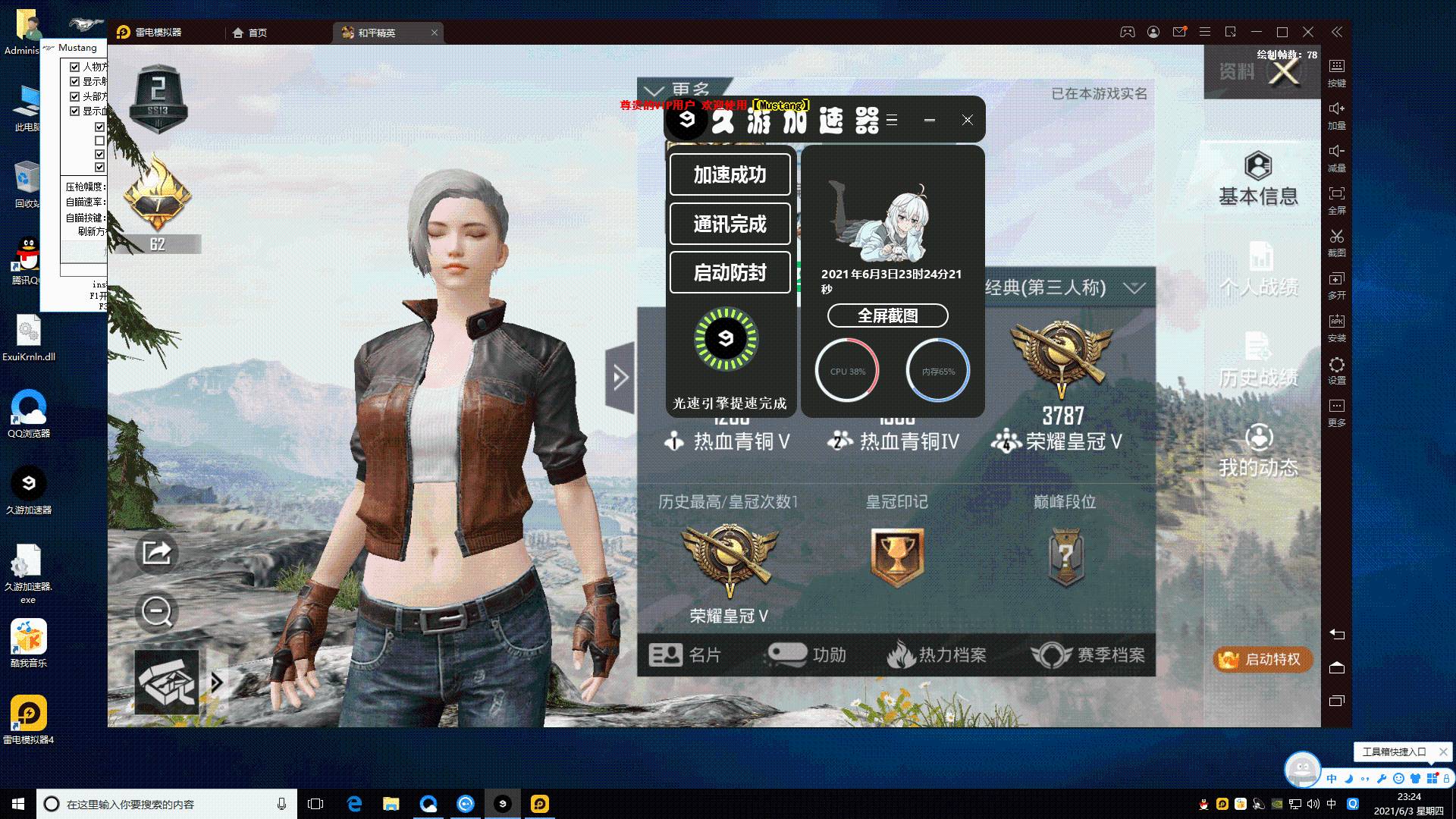Open the 历史战绩 match history tab
This screenshot has width=1456, height=819.
(x=1258, y=361)
